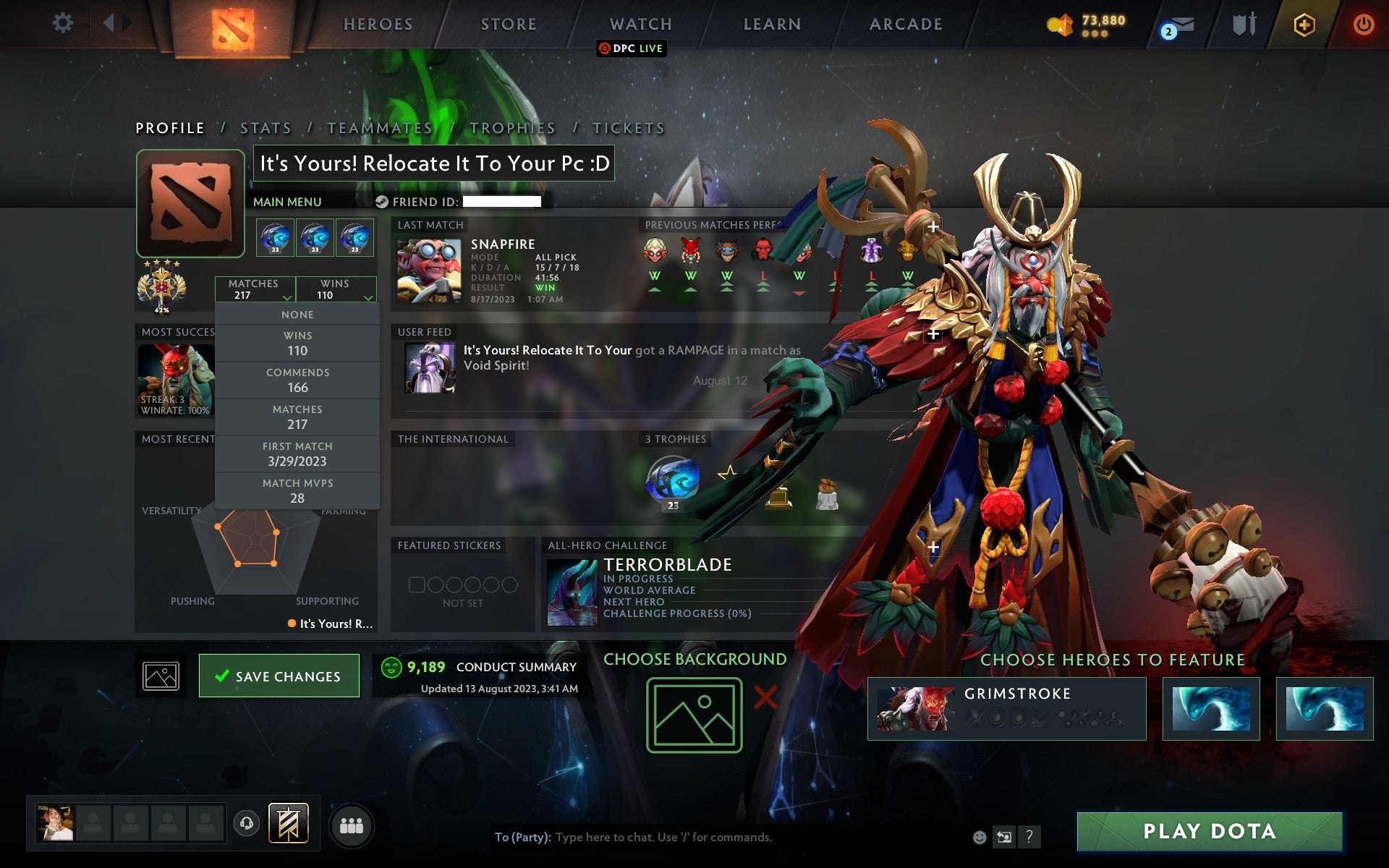The image size is (1389, 868).
Task: Open the friends list people icon
Action: pyautogui.click(x=352, y=824)
